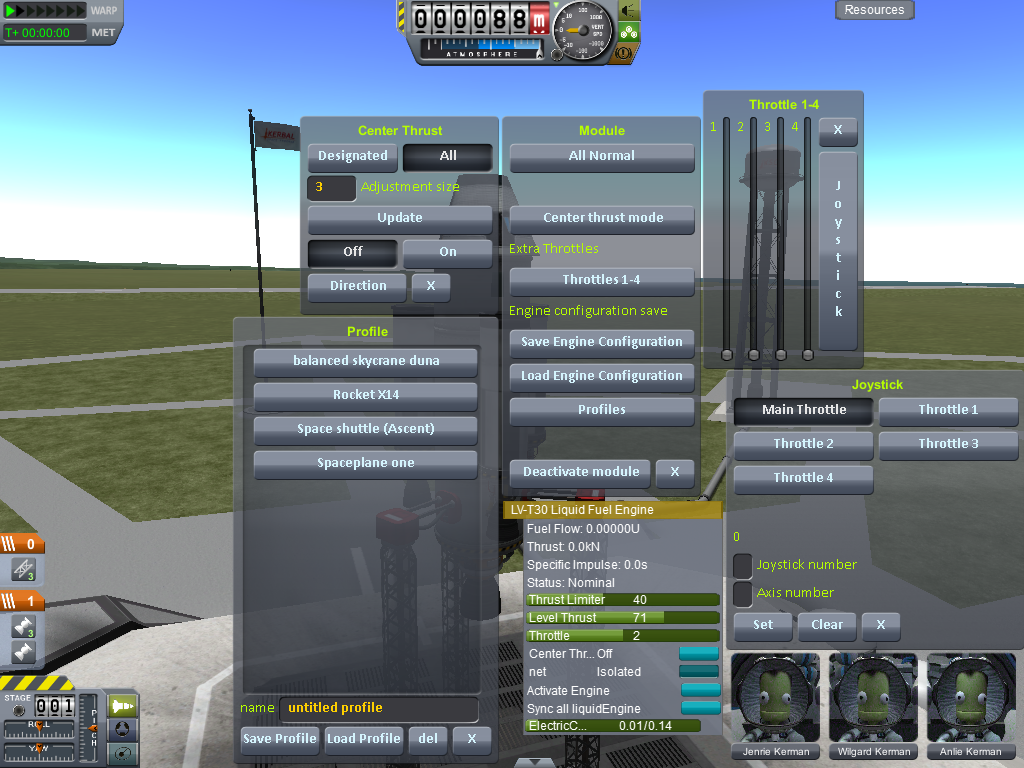1024x768 pixels.
Task: Select Jenrie Kerman's crew portrait
Action: pos(775,698)
